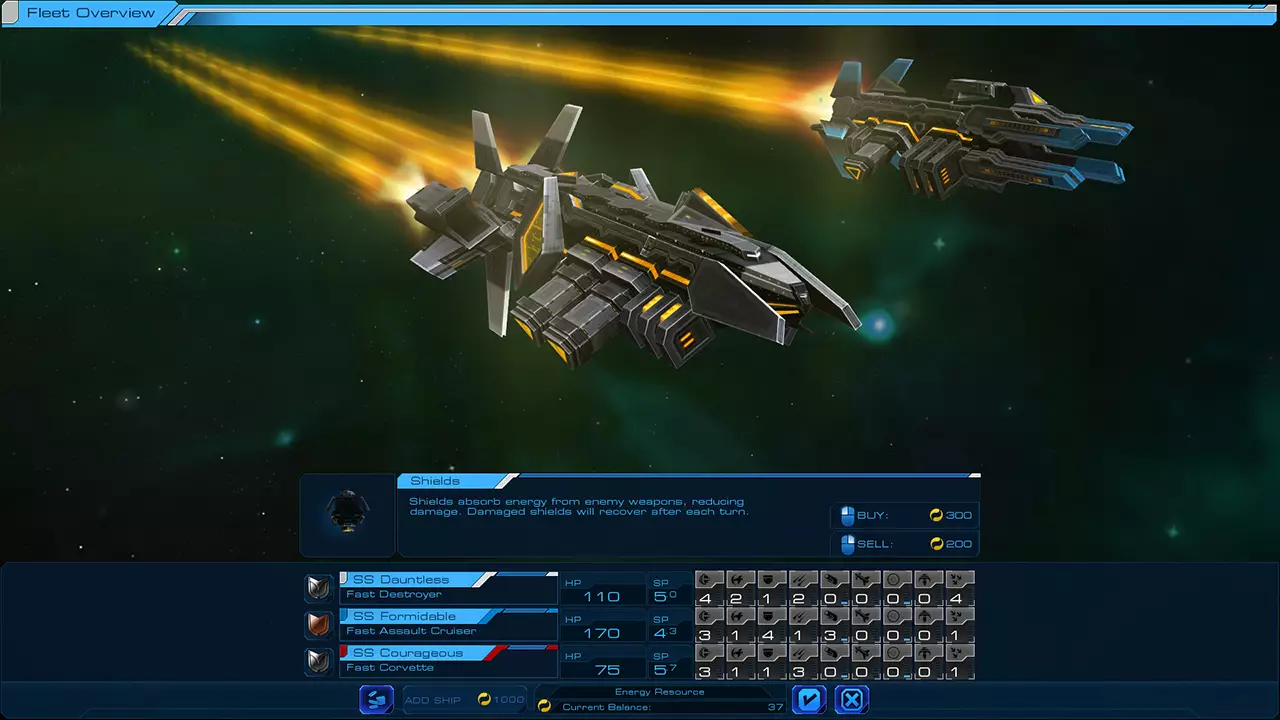Click the silver crest beside SS Courageous
This screenshot has width=1280, height=720.
(318, 662)
